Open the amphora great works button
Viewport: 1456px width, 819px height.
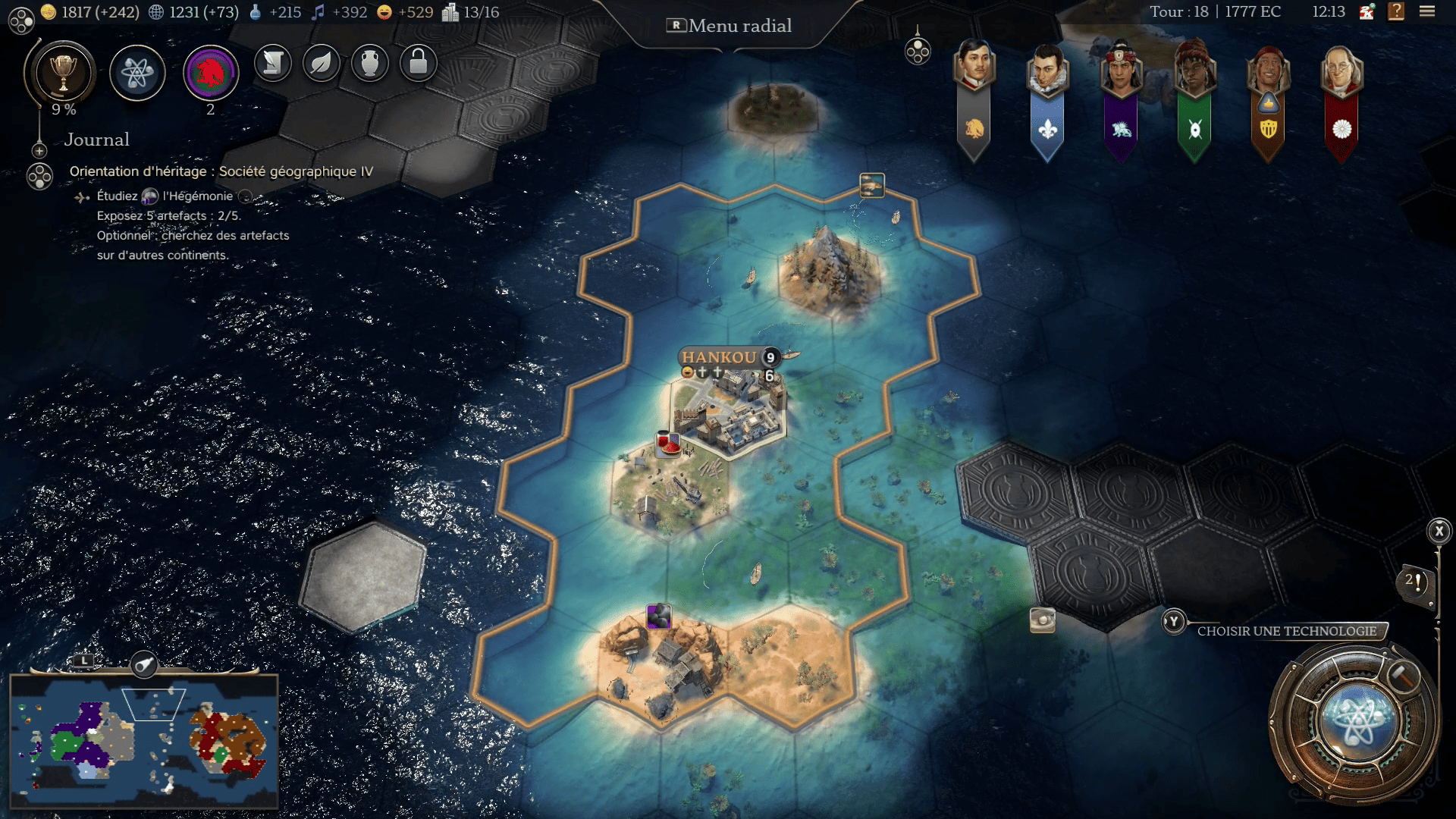coord(370,63)
